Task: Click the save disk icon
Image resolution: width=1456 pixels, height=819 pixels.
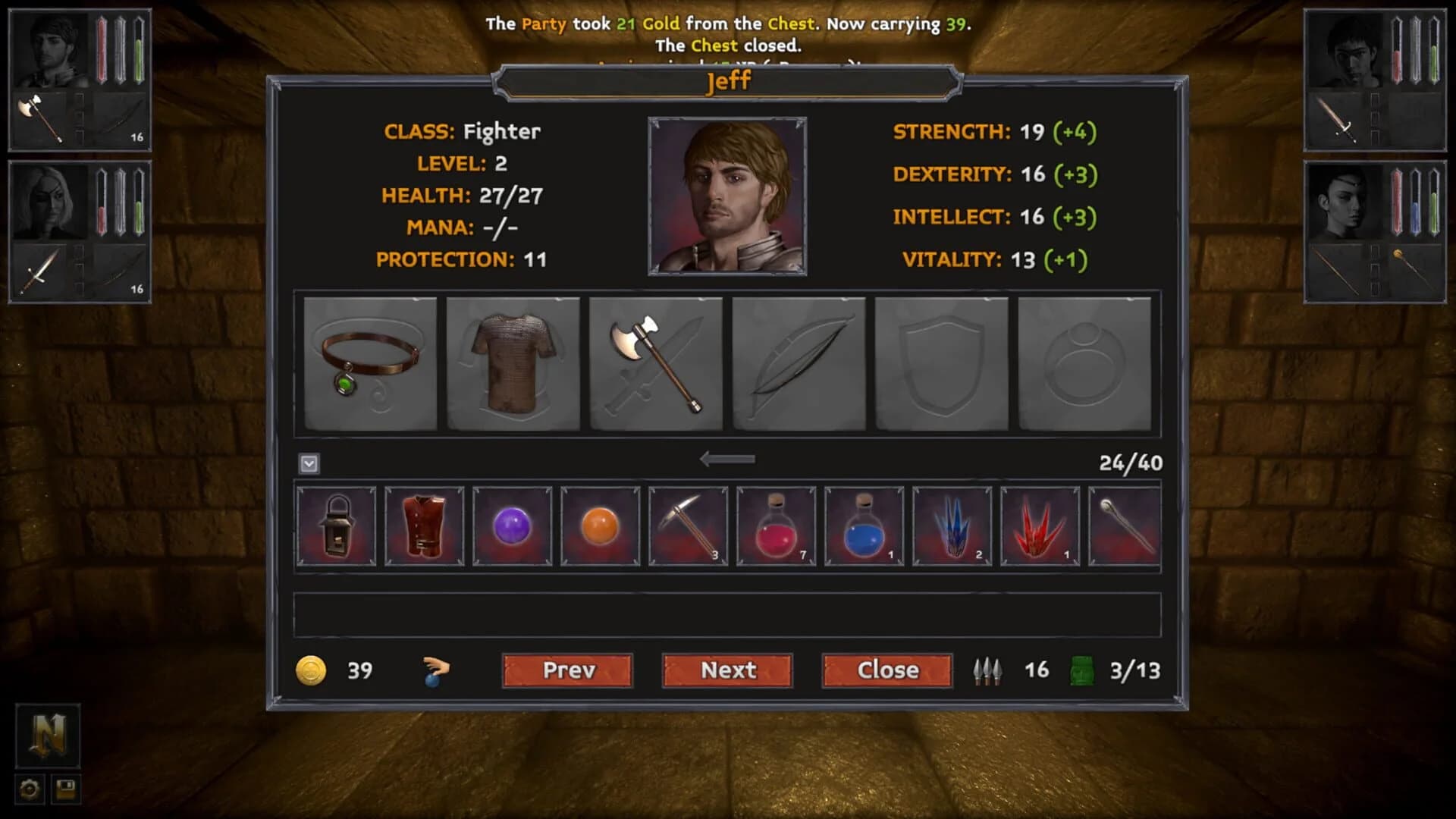Action: coord(64,790)
